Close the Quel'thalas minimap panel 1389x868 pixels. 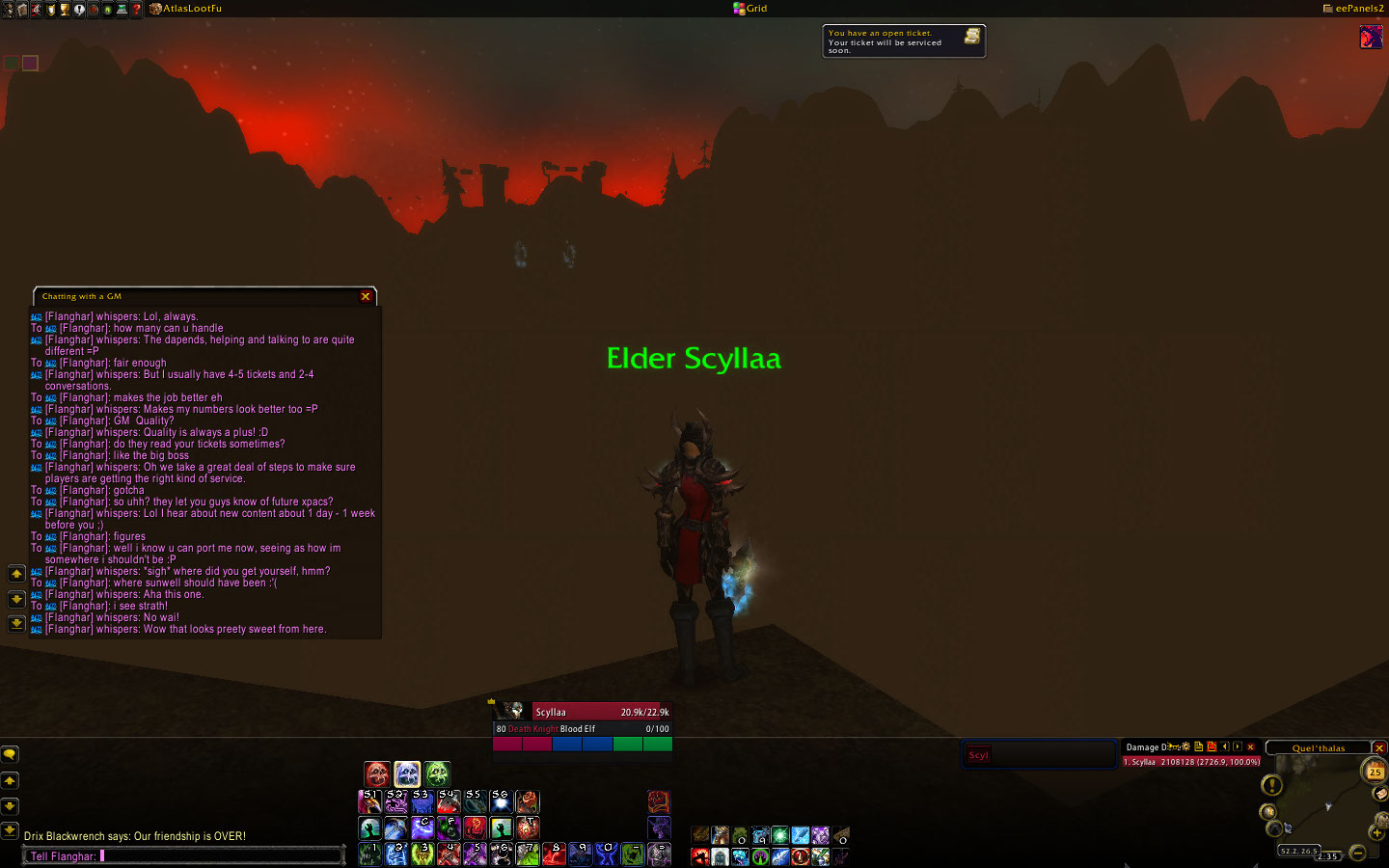tap(1379, 748)
